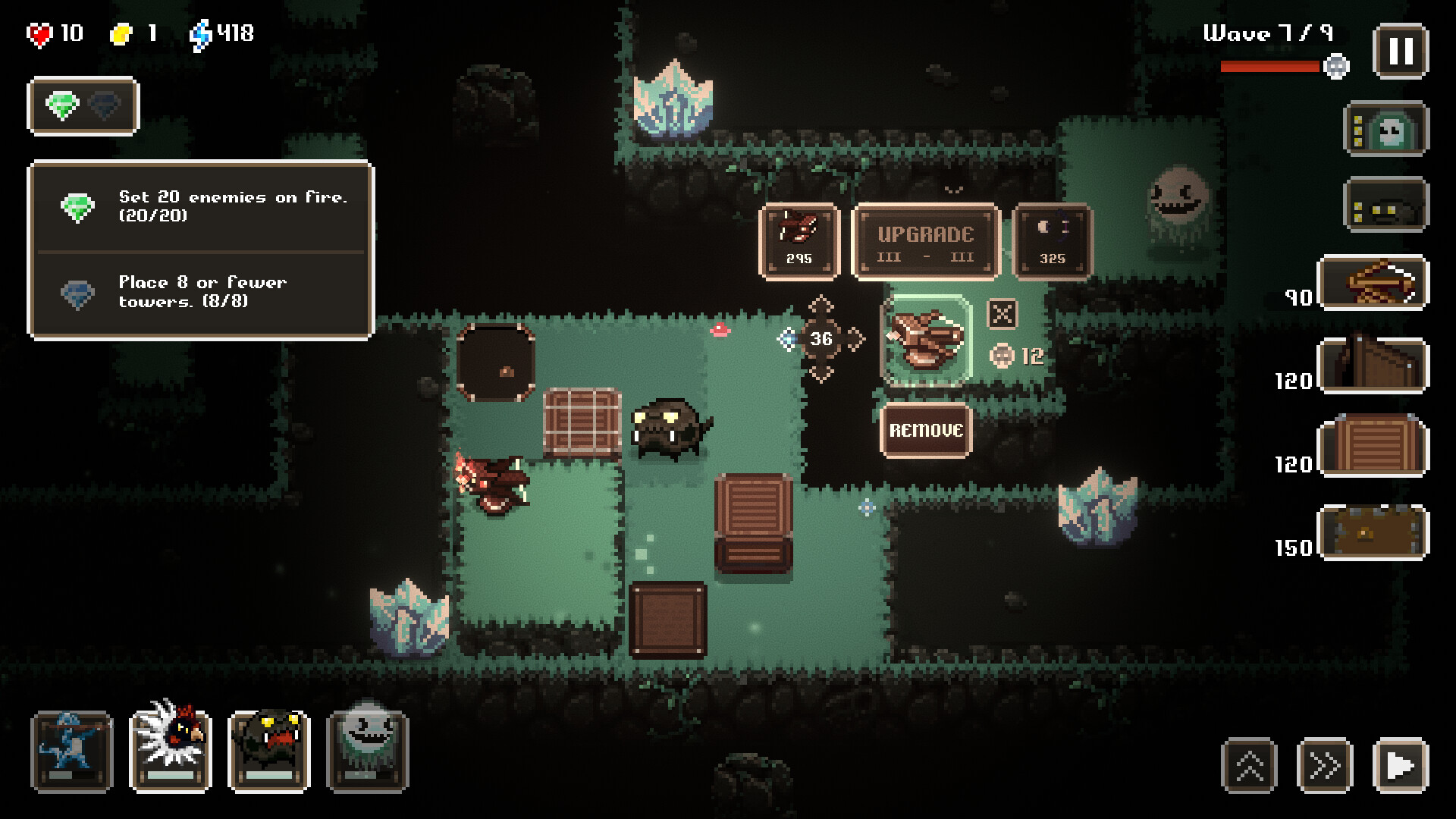
Task: Click the moon upgrade icon priced 325
Action: coord(1053,241)
